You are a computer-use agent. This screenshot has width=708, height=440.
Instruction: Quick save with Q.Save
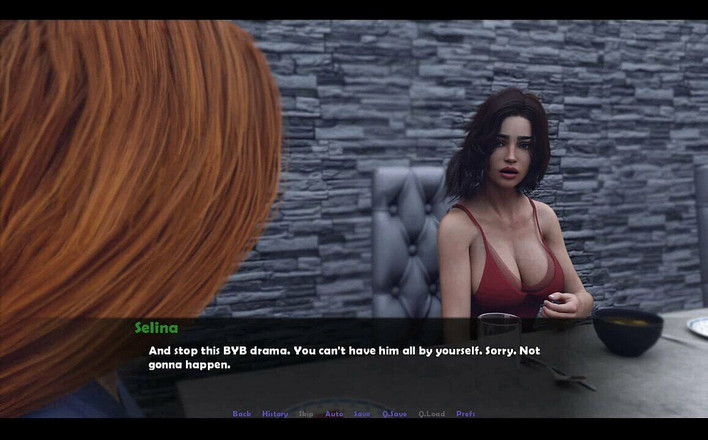click(394, 413)
